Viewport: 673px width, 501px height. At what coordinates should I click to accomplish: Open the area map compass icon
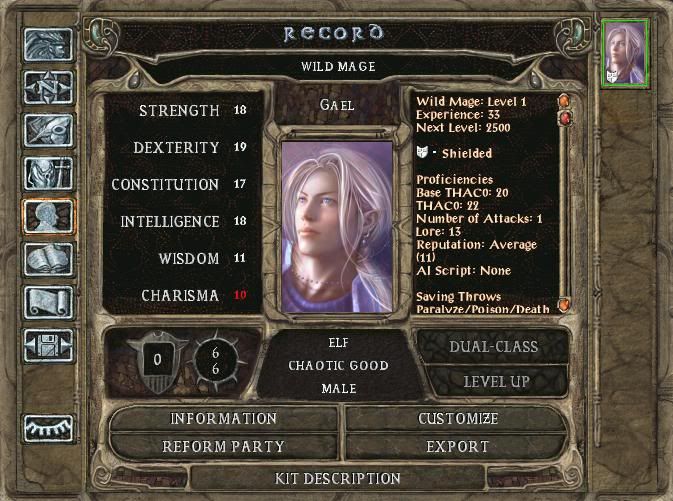click(48, 89)
